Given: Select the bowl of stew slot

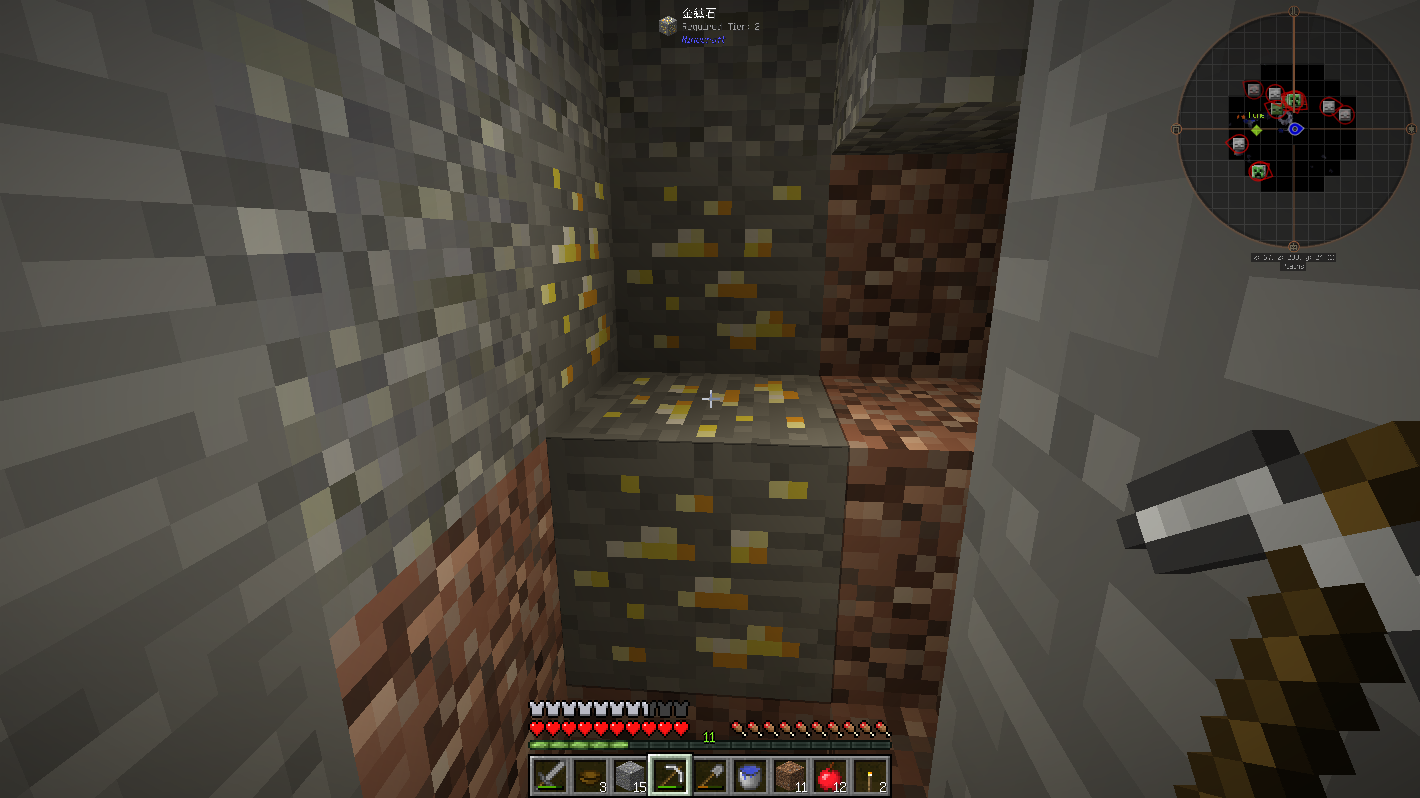Looking at the screenshot, I should tap(589, 775).
